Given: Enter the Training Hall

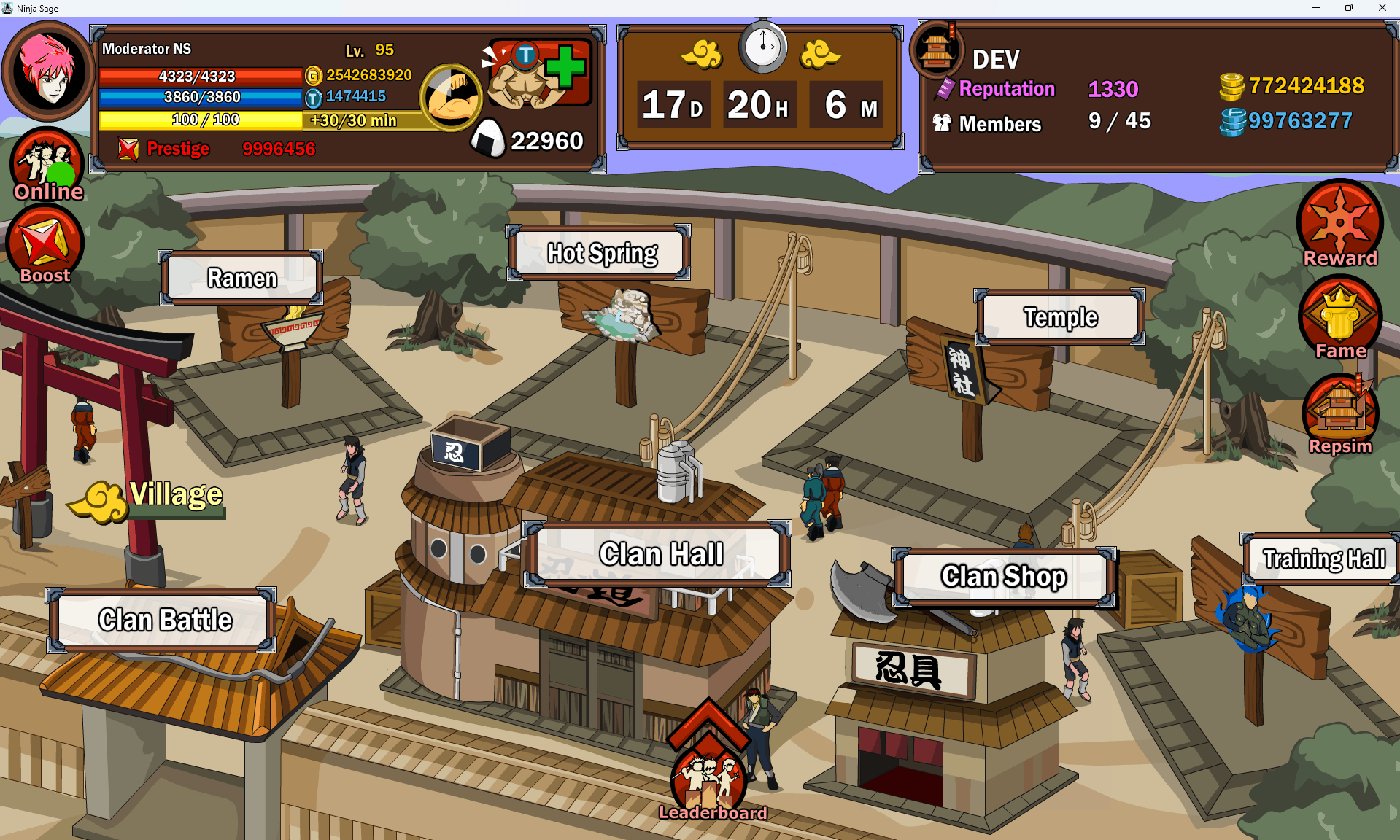Looking at the screenshot, I should click(1323, 559).
